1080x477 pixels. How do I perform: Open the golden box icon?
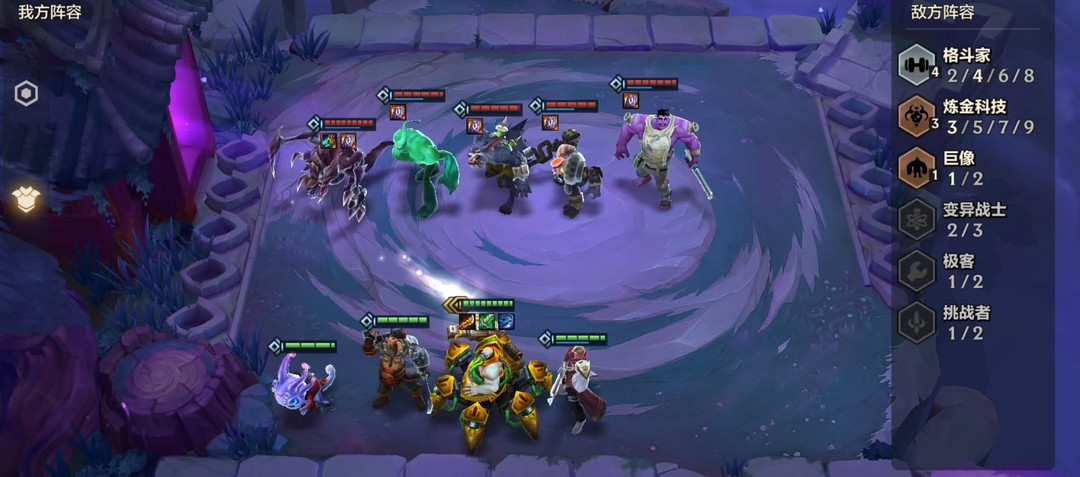[26, 198]
